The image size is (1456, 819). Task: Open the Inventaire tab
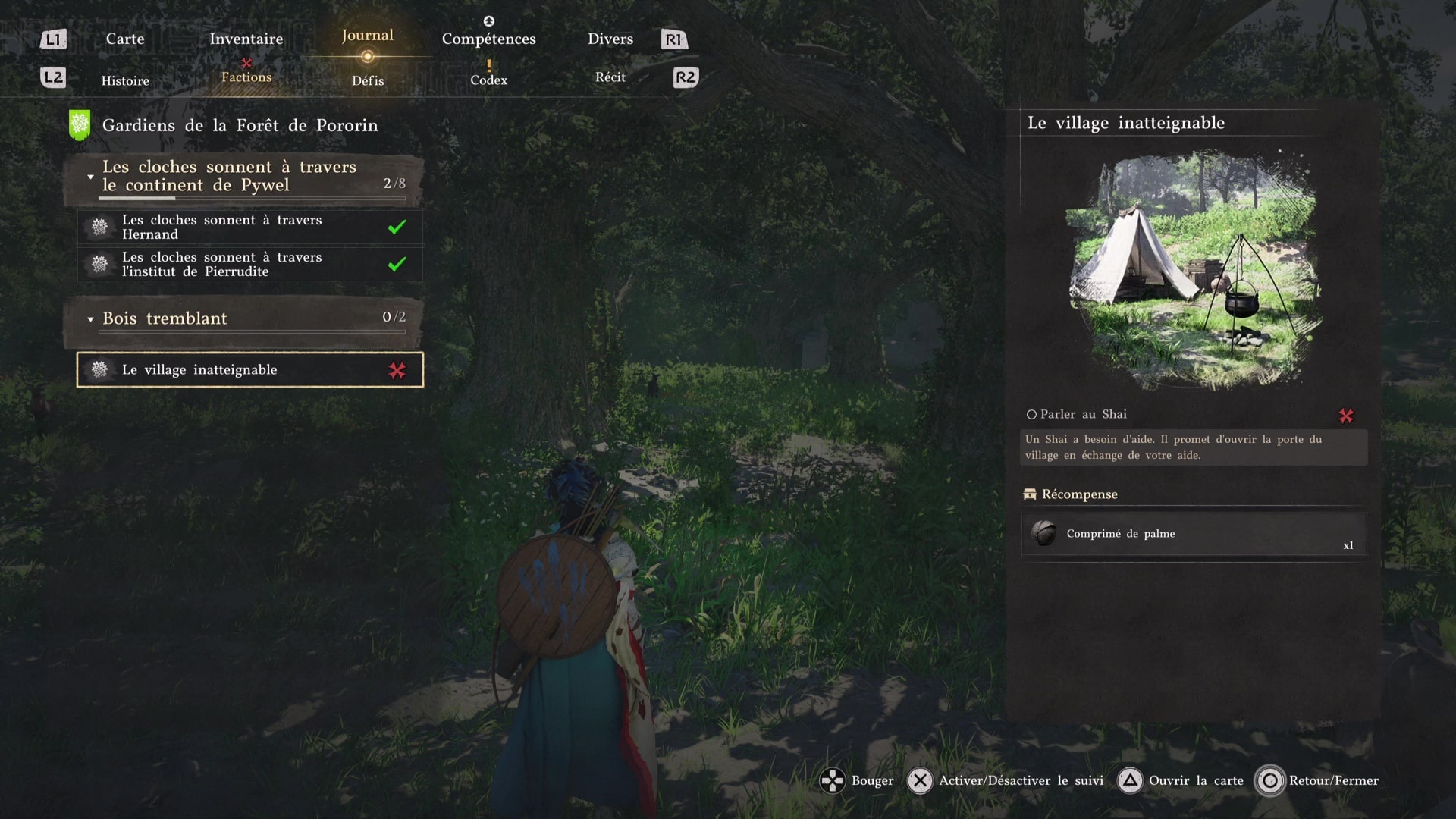246,39
